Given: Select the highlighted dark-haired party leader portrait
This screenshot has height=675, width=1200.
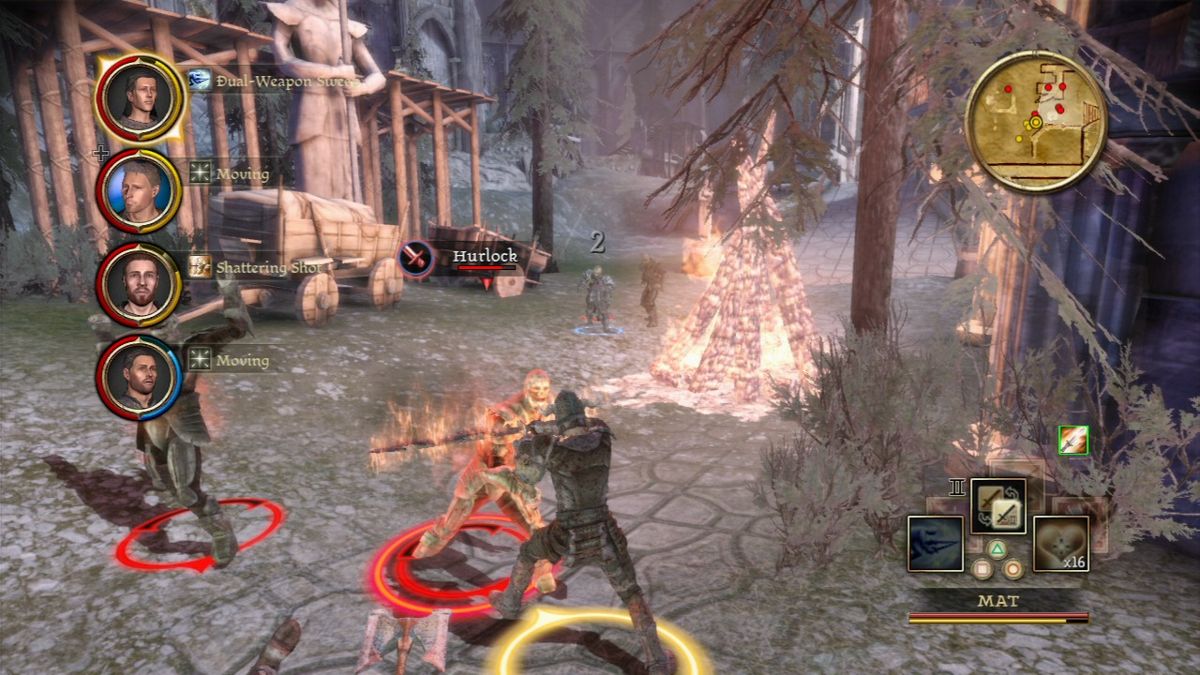Looking at the screenshot, I should pyautogui.click(x=138, y=97).
